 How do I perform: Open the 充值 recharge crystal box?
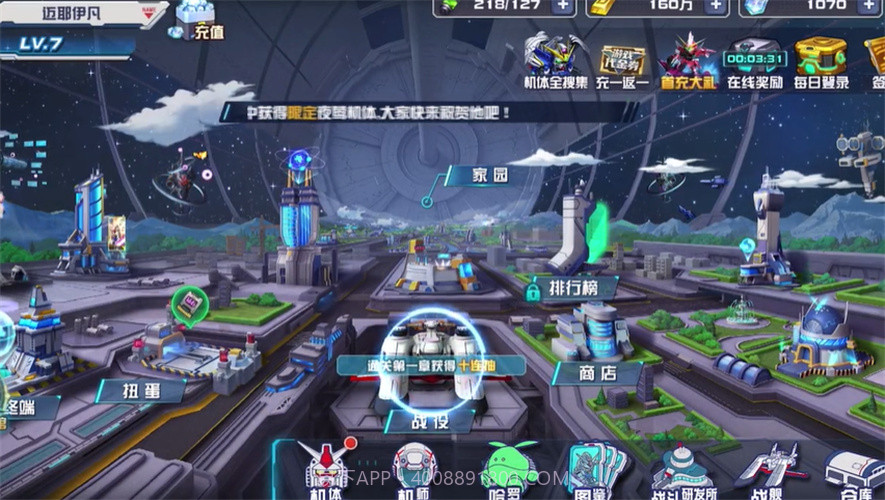196,20
